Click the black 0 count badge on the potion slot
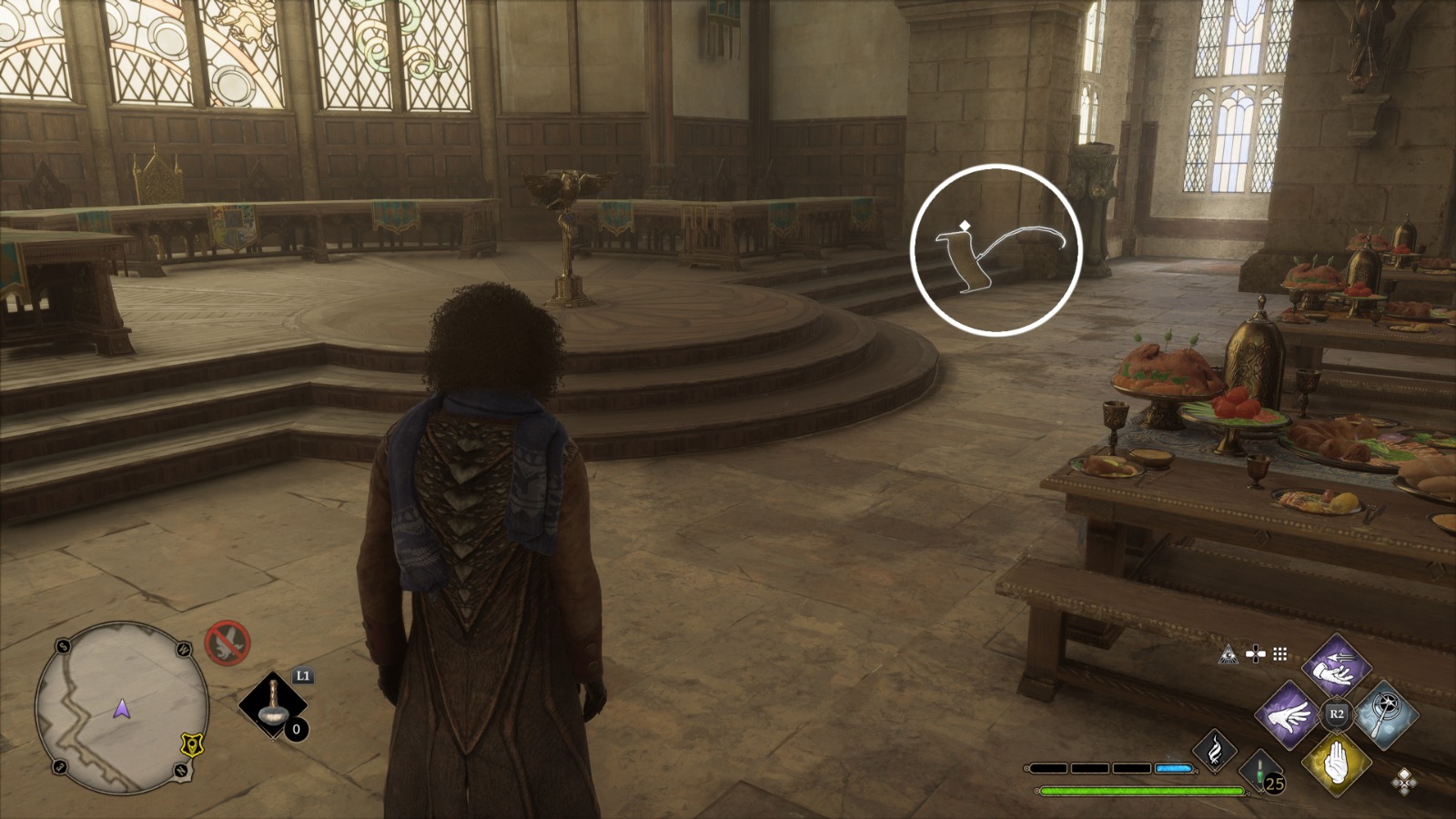 click(x=296, y=728)
